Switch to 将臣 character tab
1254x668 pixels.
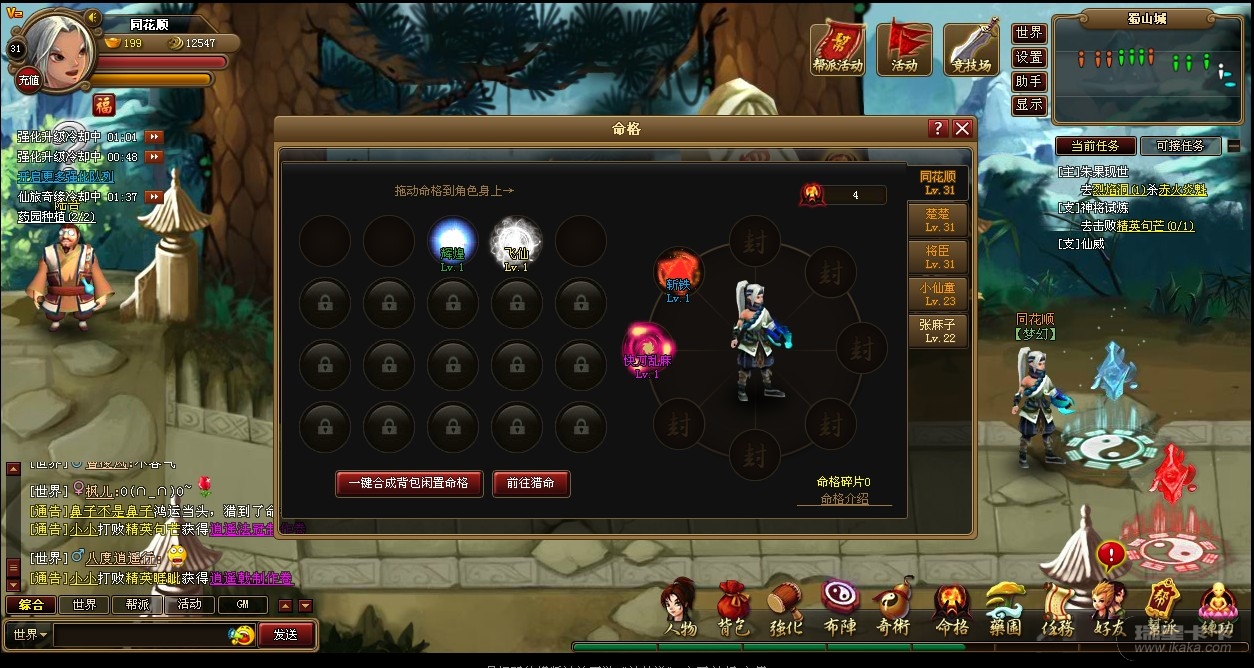938,257
